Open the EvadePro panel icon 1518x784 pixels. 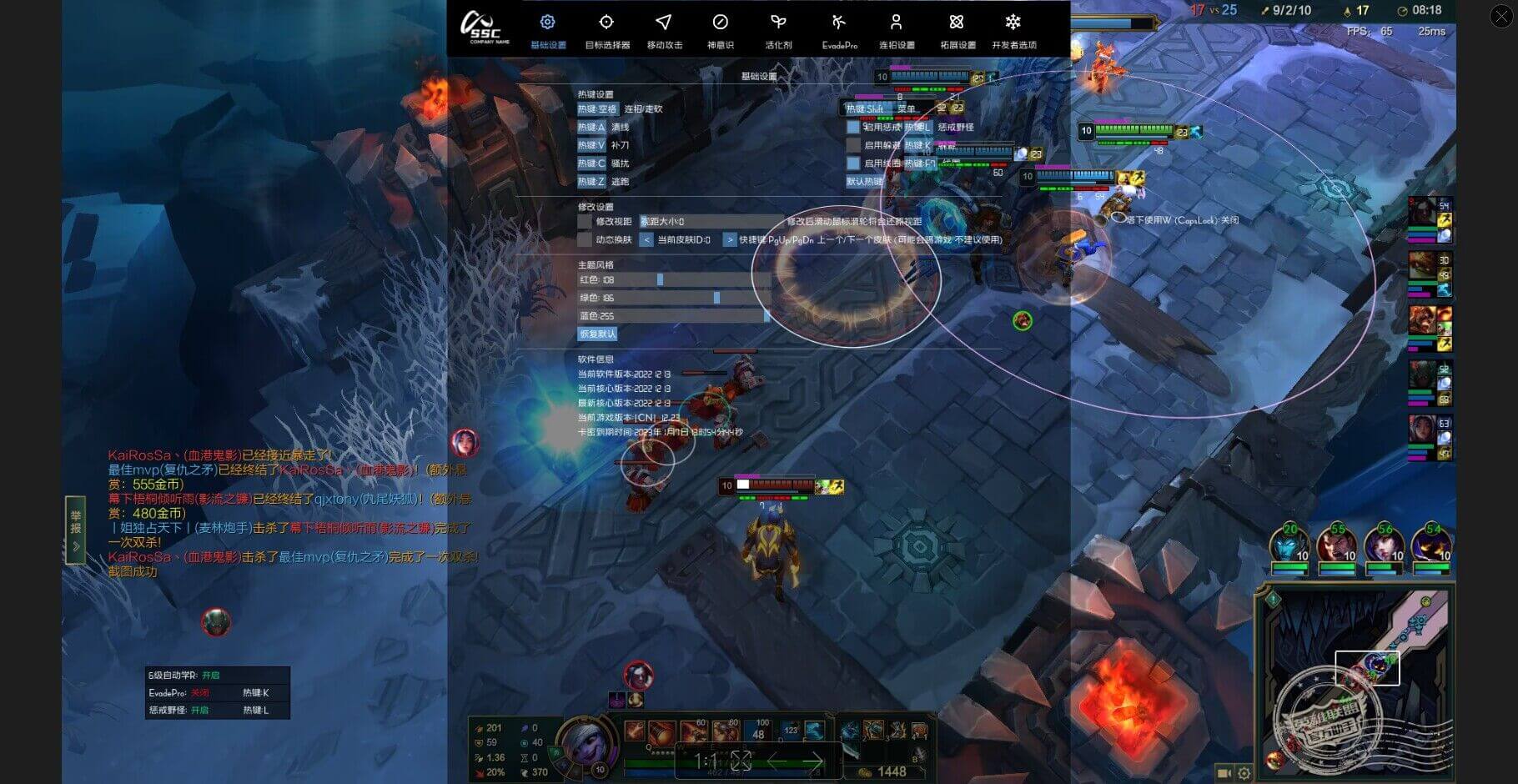point(838,23)
